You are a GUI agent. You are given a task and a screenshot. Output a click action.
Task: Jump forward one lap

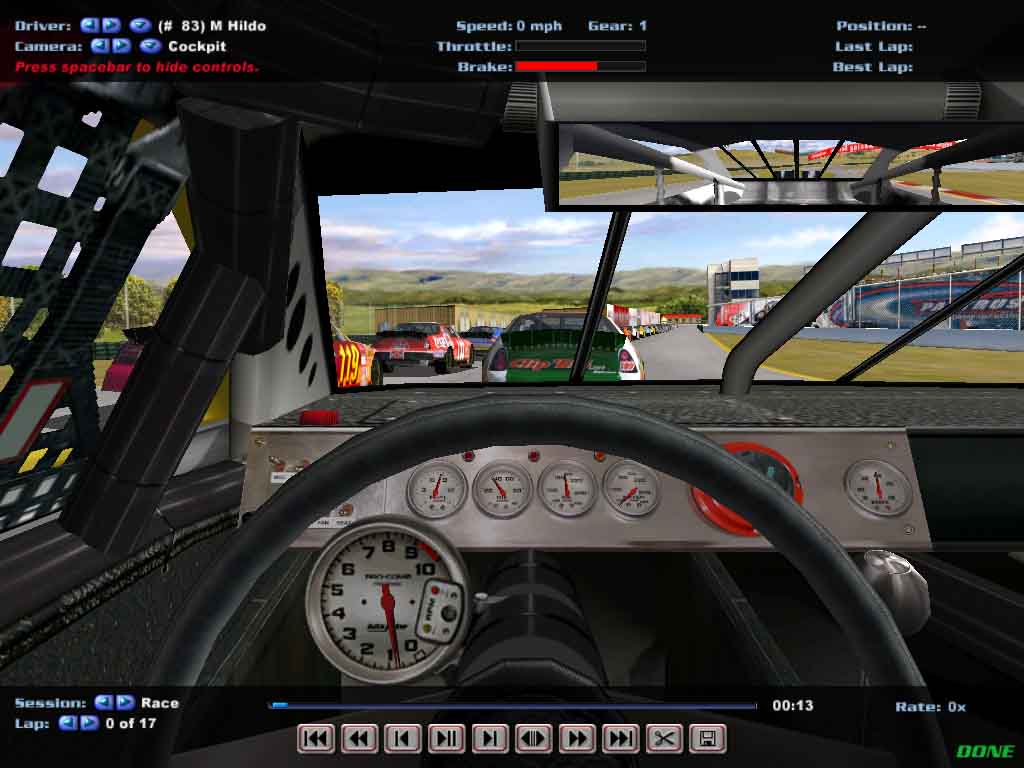point(89,722)
